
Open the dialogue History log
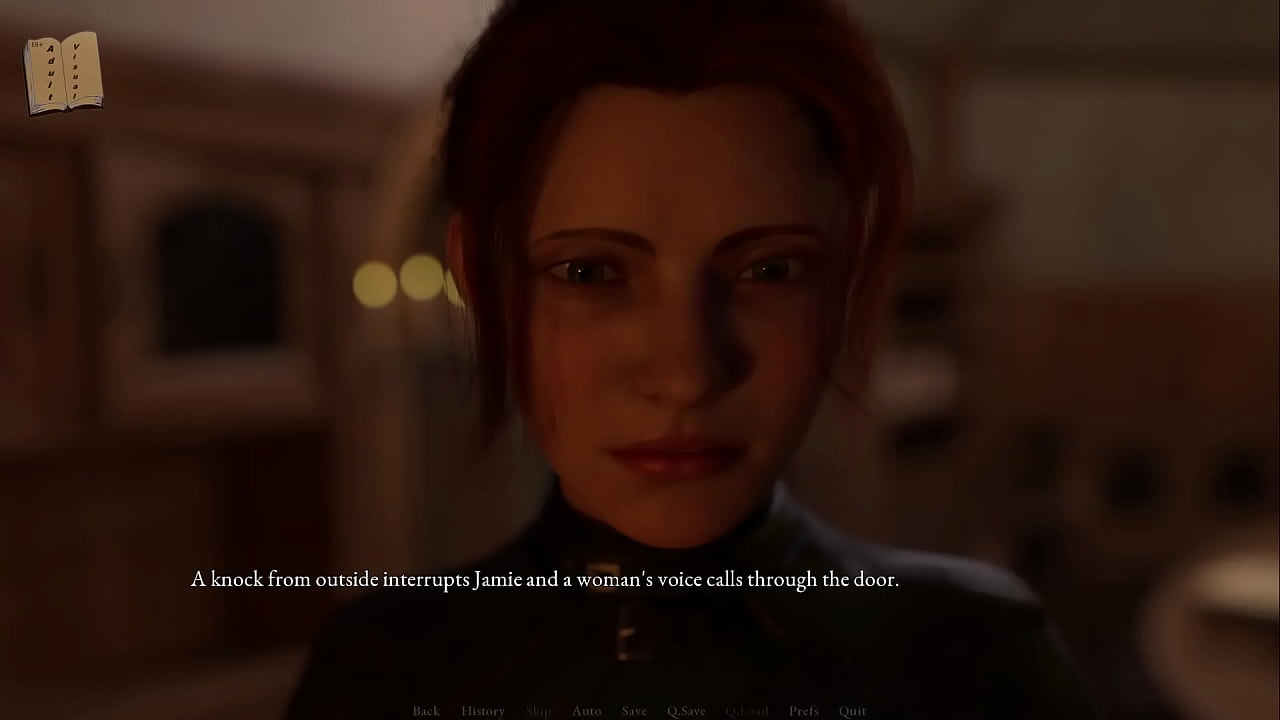point(483,711)
